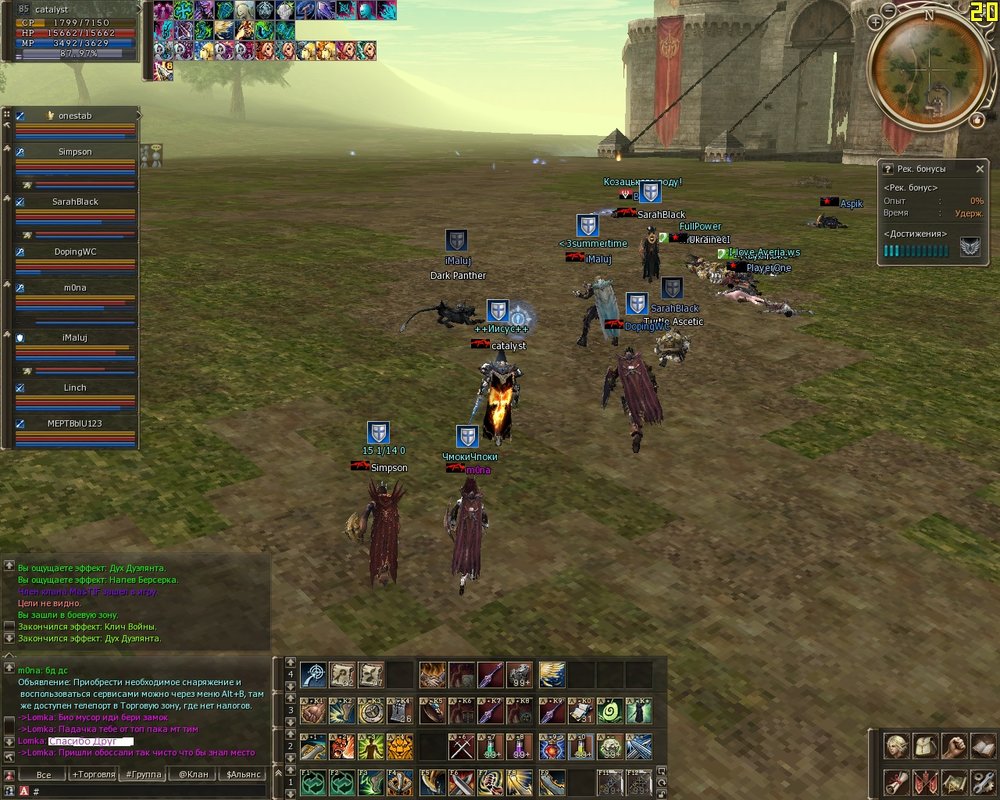
Task: Open the help question mark in Рек. бонусы
Action: (887, 169)
